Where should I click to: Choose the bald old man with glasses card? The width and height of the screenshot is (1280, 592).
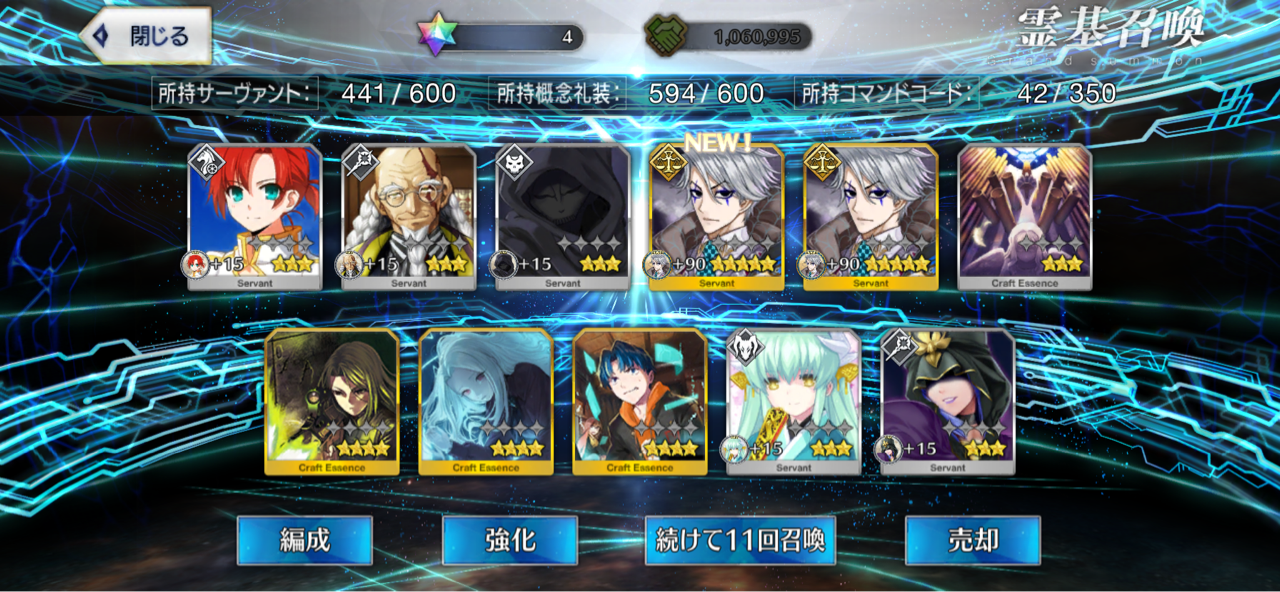point(409,217)
